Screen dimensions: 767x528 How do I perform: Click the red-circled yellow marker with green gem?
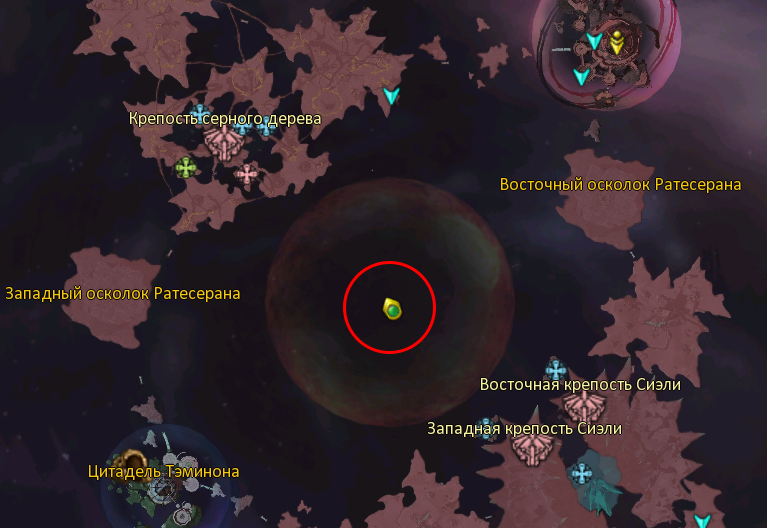(391, 309)
